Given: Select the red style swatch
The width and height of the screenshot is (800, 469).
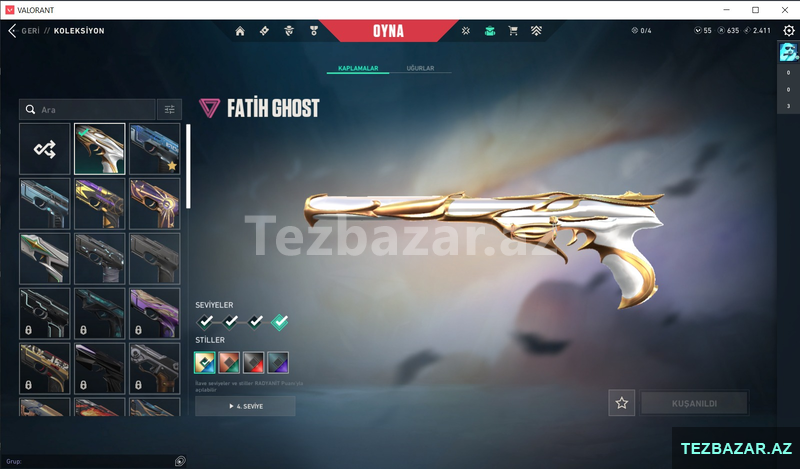Looking at the screenshot, I should tap(229, 363).
